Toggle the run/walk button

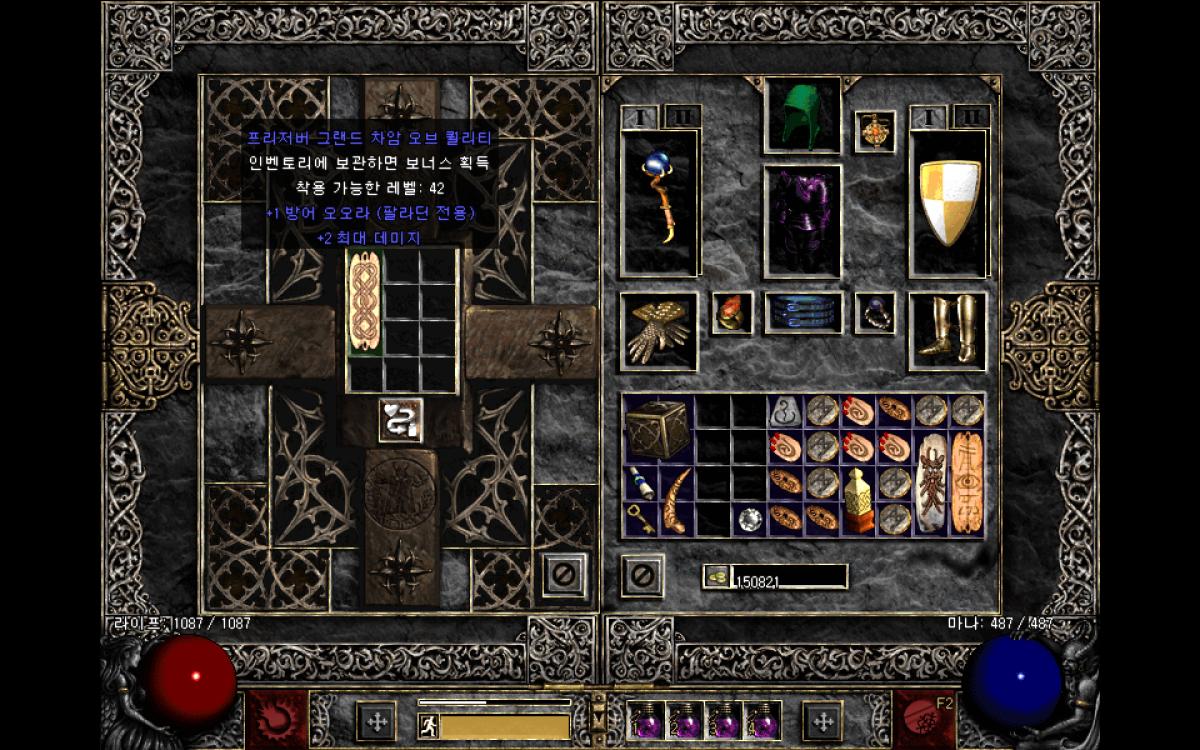[429, 725]
